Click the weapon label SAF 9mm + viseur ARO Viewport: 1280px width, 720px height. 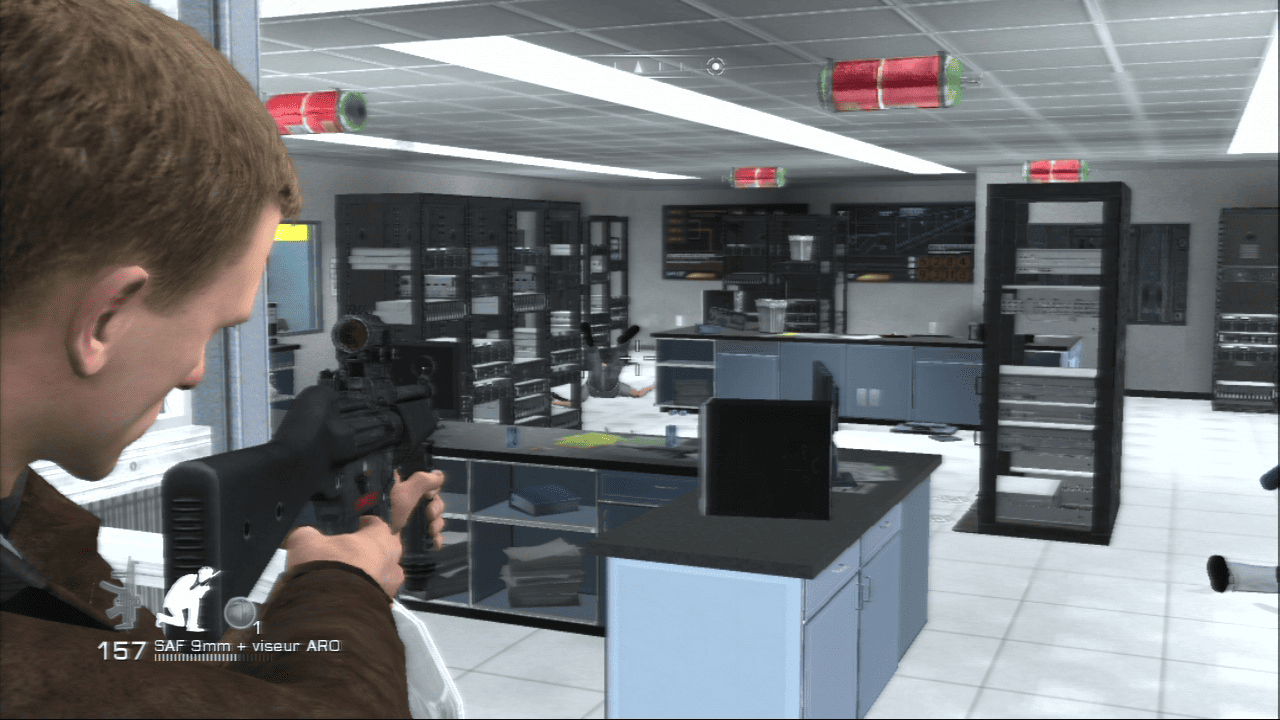[x=245, y=647]
